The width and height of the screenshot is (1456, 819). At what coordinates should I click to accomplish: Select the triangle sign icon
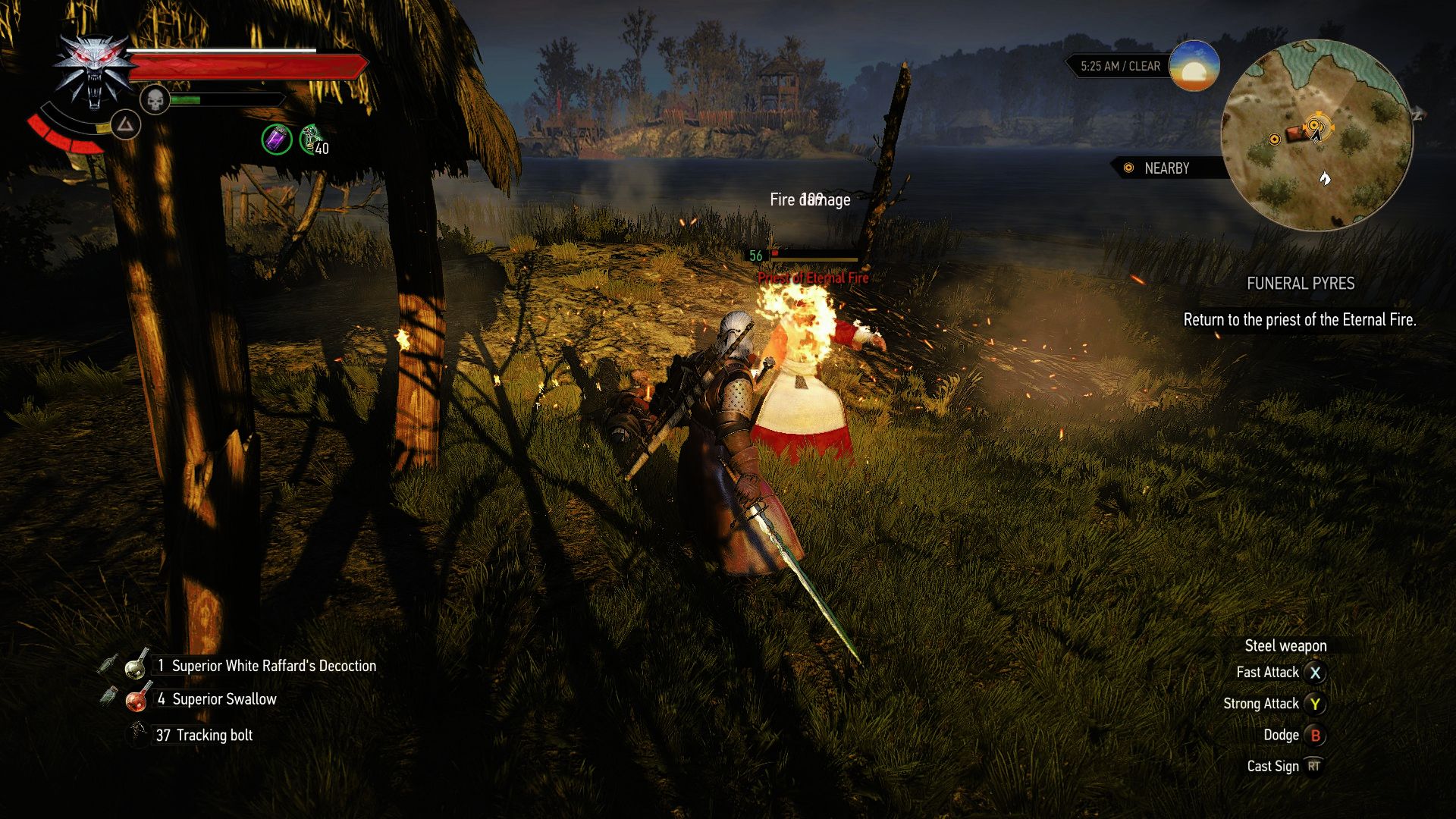[x=125, y=124]
